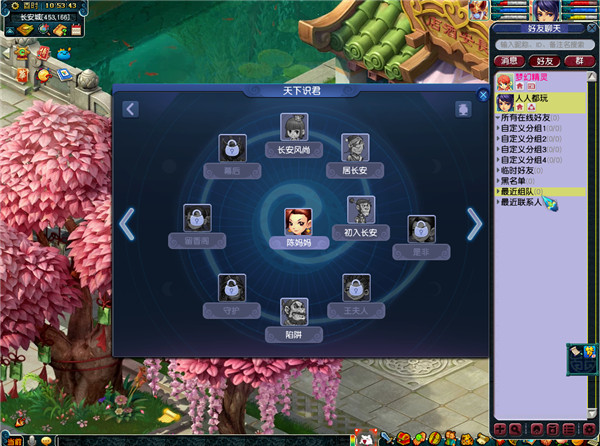Image resolution: width=600 pixels, height=446 pixels.
Task: Go back using the panel's back arrow
Action: pos(131,109)
